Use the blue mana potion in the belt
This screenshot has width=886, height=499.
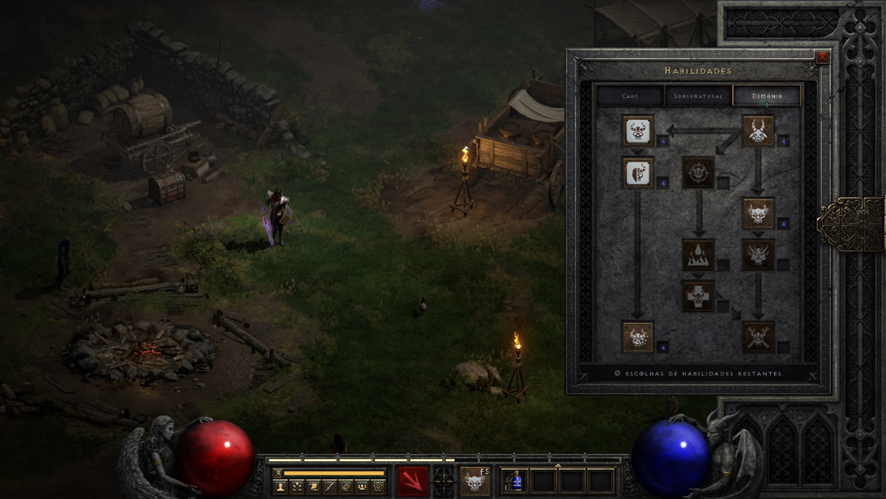tap(515, 481)
